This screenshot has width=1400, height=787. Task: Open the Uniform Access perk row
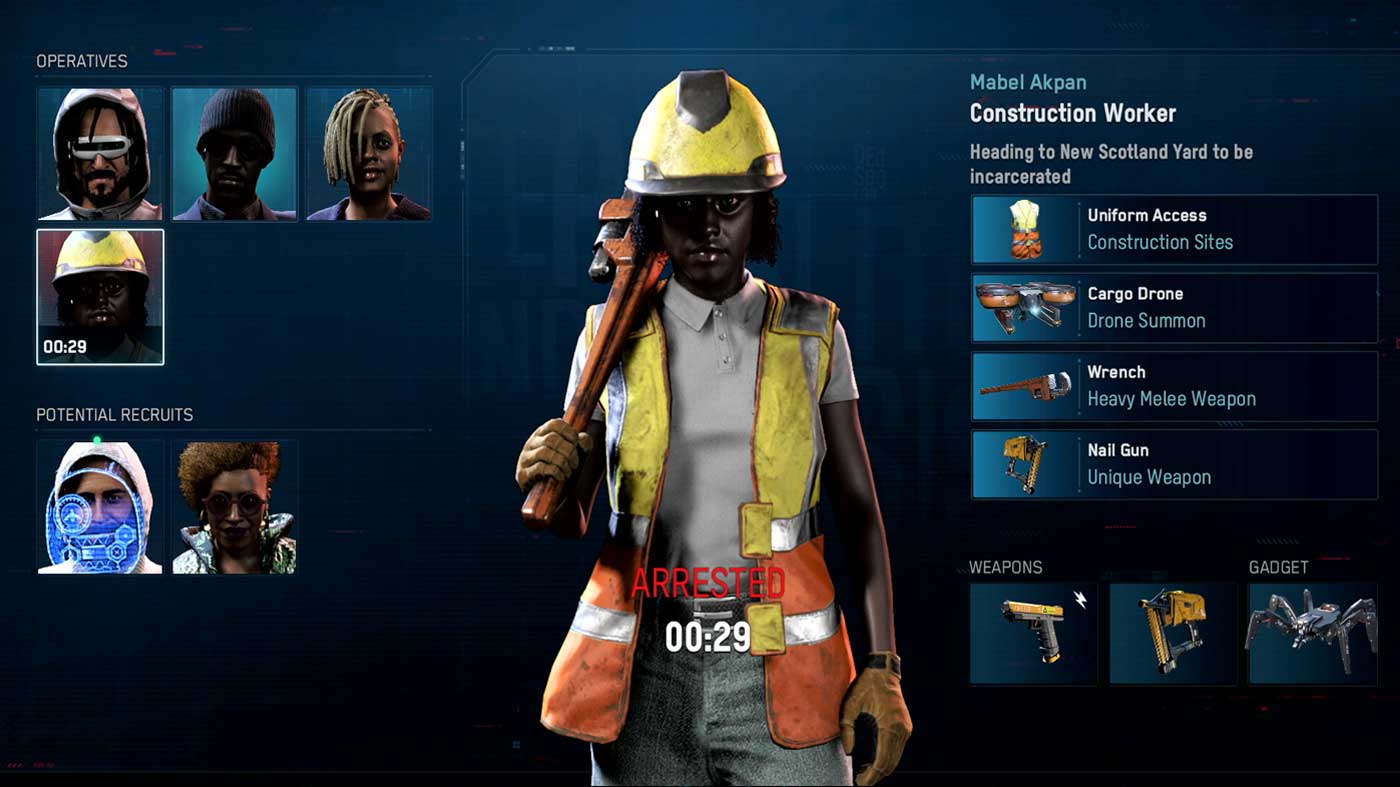[1174, 229]
